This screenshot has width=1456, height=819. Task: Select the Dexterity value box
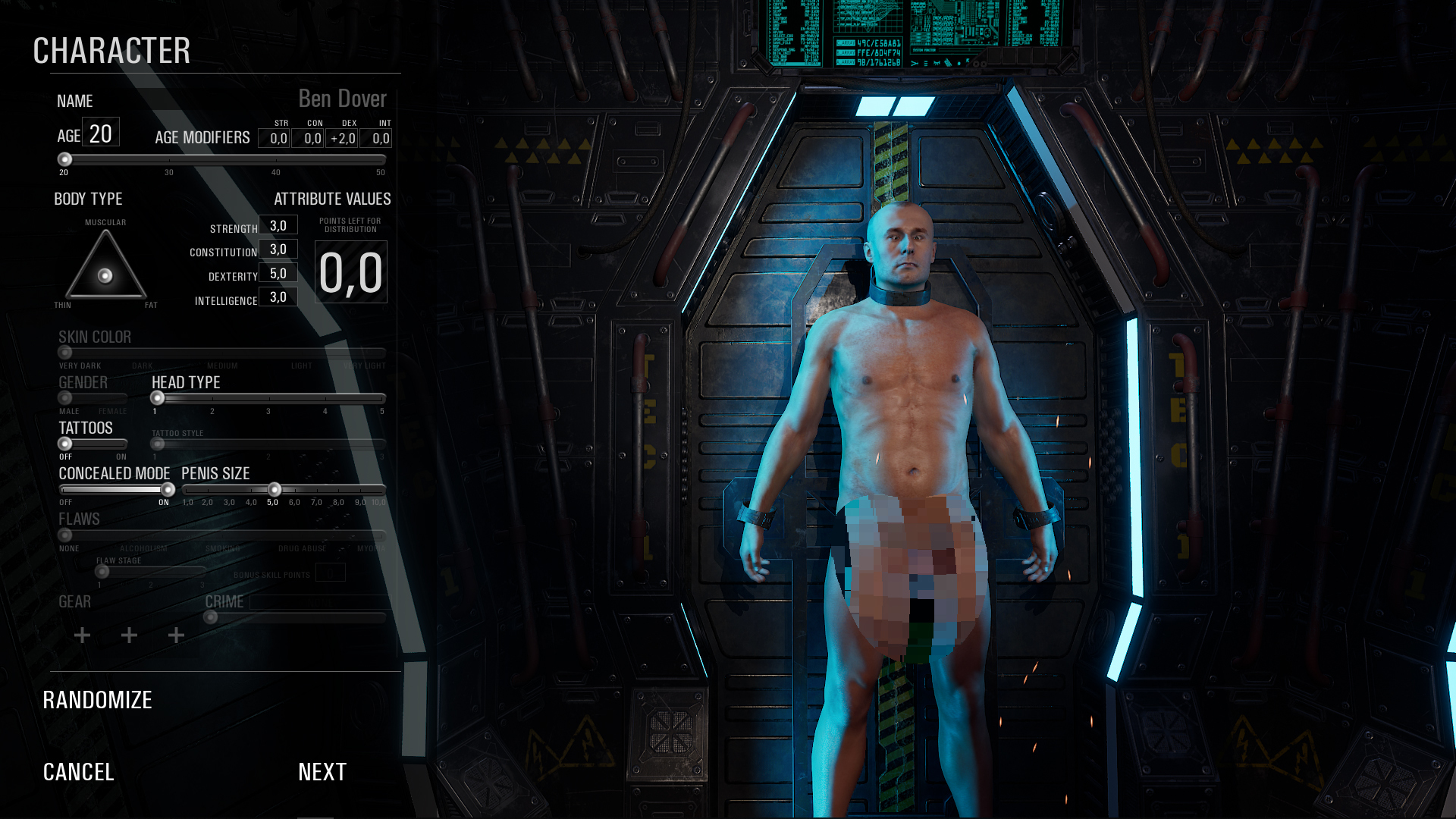(278, 274)
